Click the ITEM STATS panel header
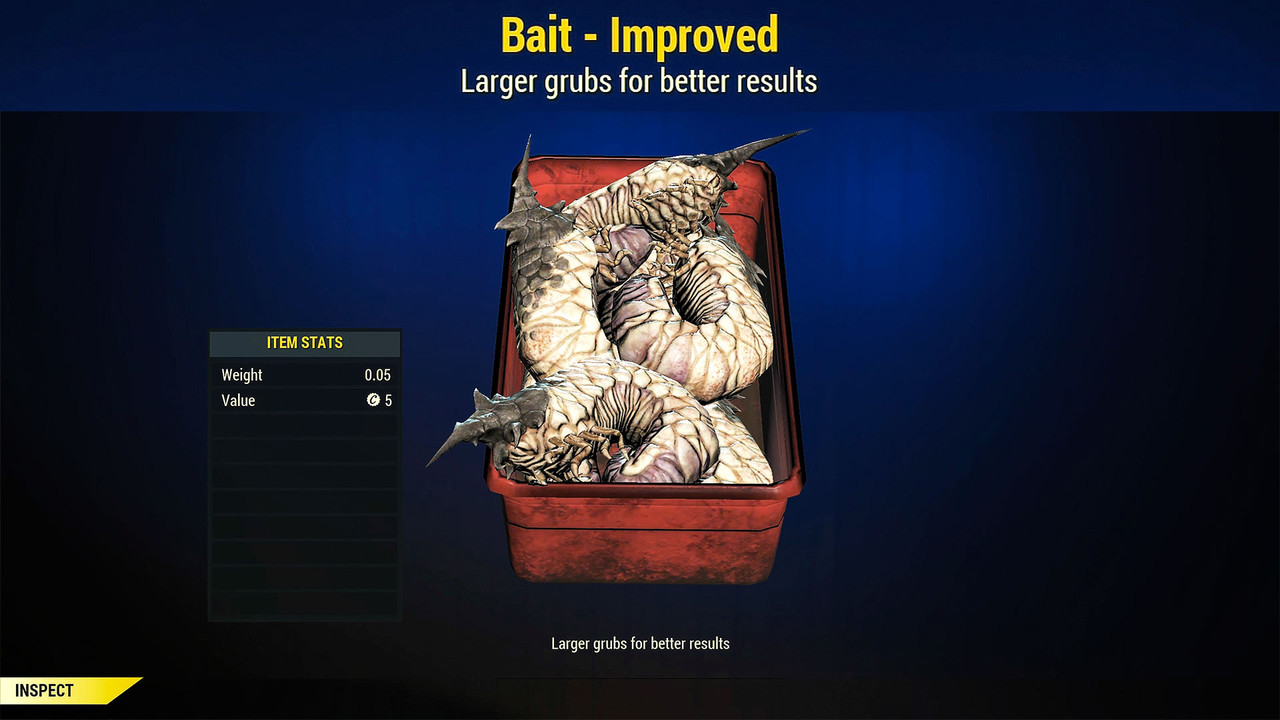1280x720 pixels. 304,343
